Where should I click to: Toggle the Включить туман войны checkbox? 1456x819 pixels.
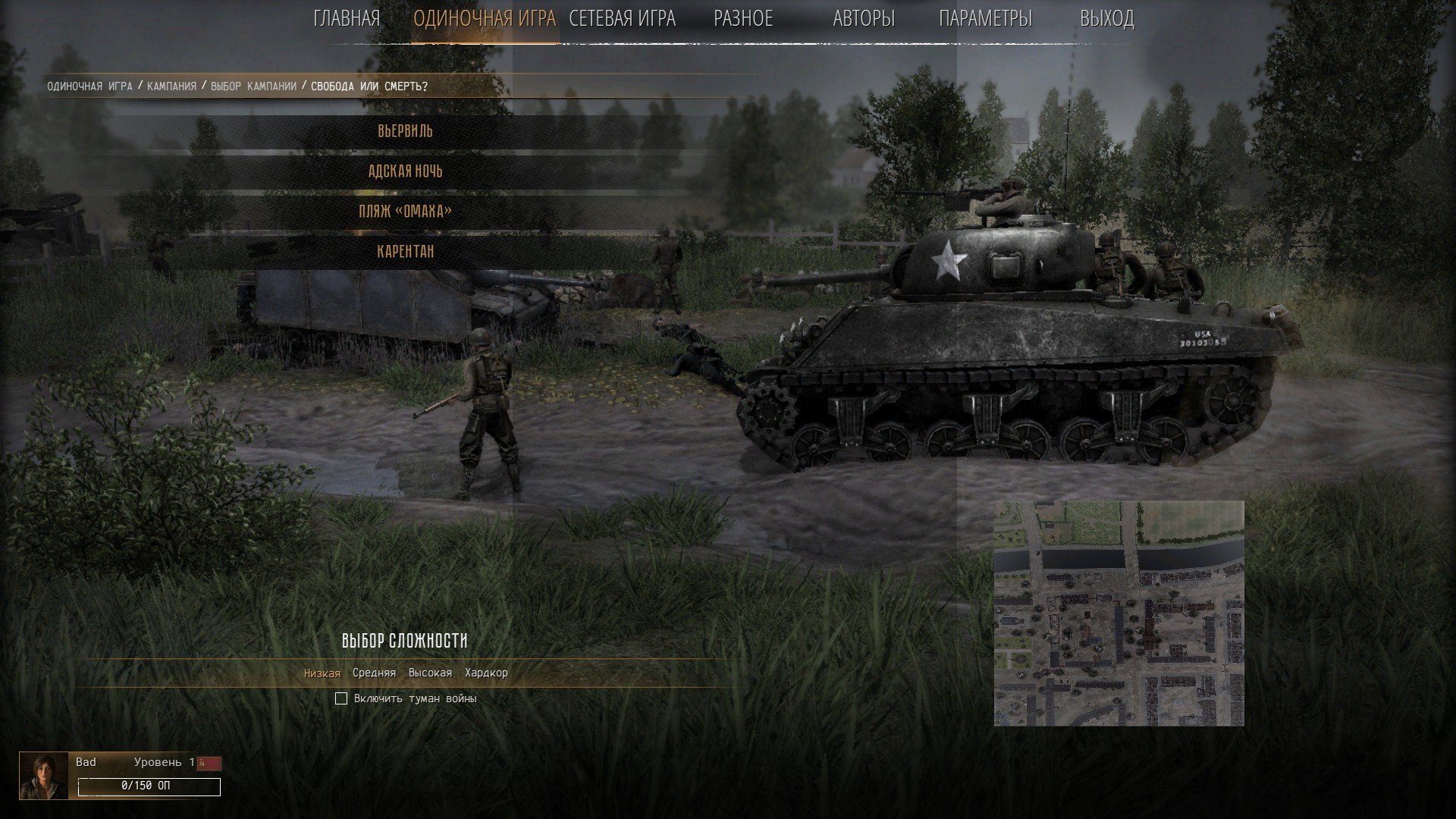click(x=341, y=698)
